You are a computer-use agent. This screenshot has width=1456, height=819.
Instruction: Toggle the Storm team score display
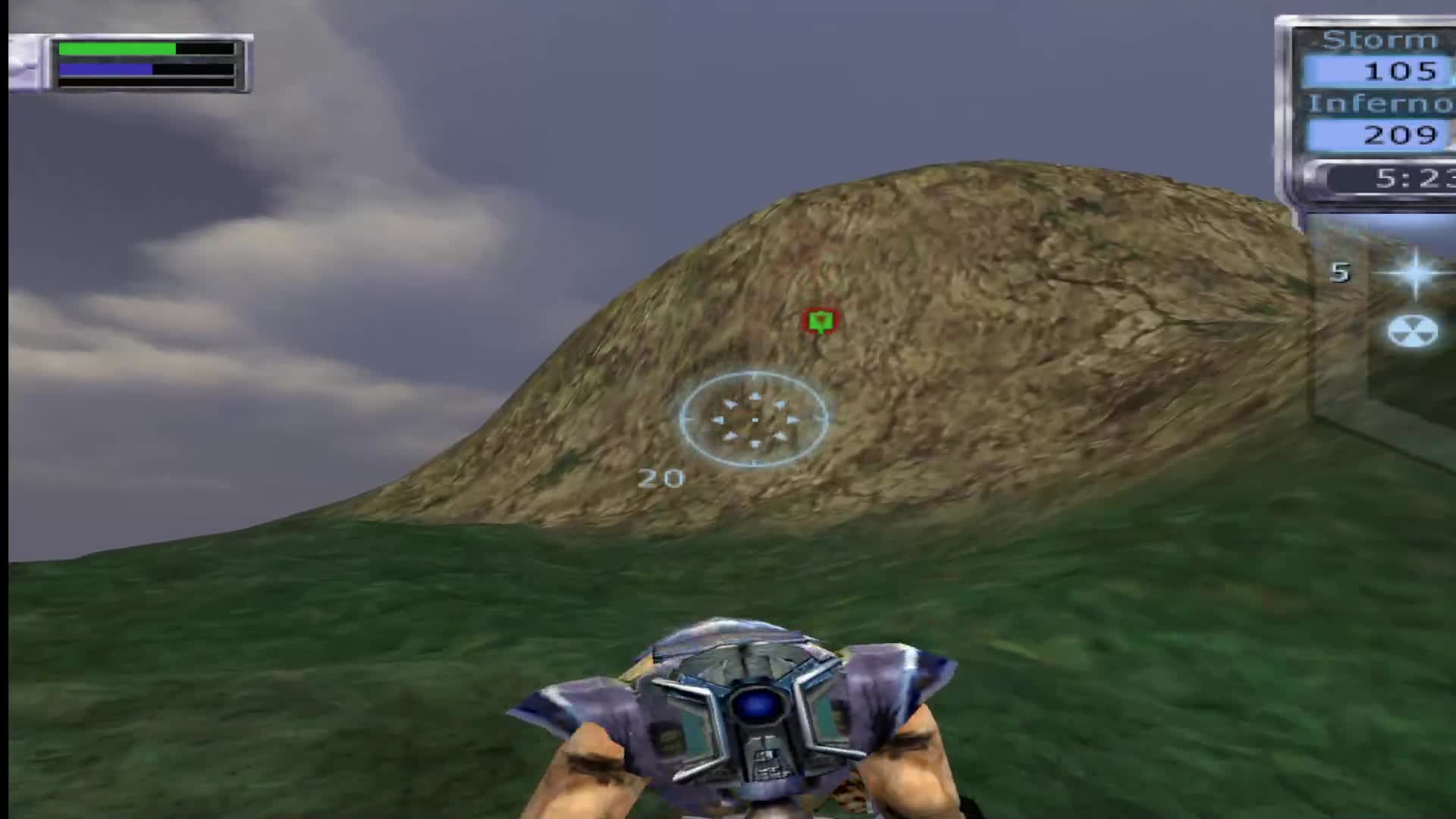tap(1403, 71)
